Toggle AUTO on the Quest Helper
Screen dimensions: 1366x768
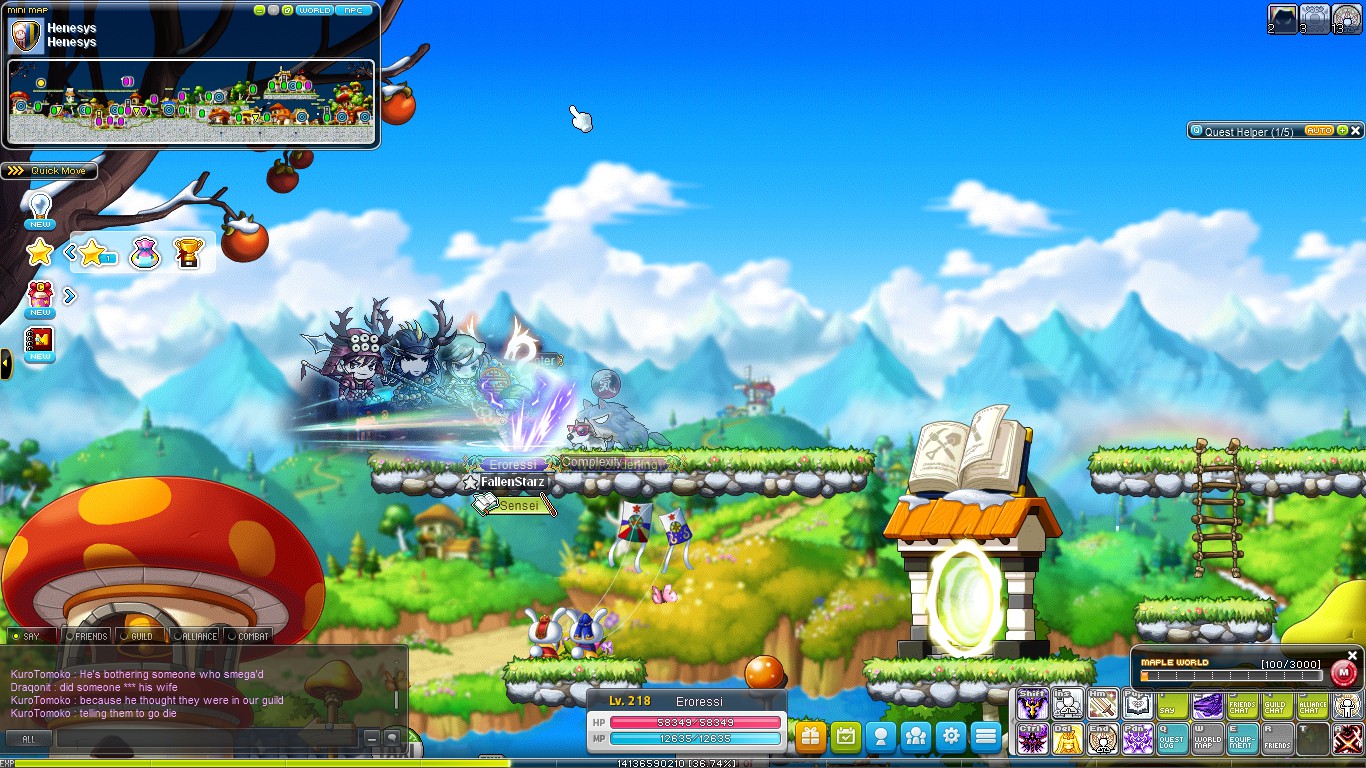1319,130
